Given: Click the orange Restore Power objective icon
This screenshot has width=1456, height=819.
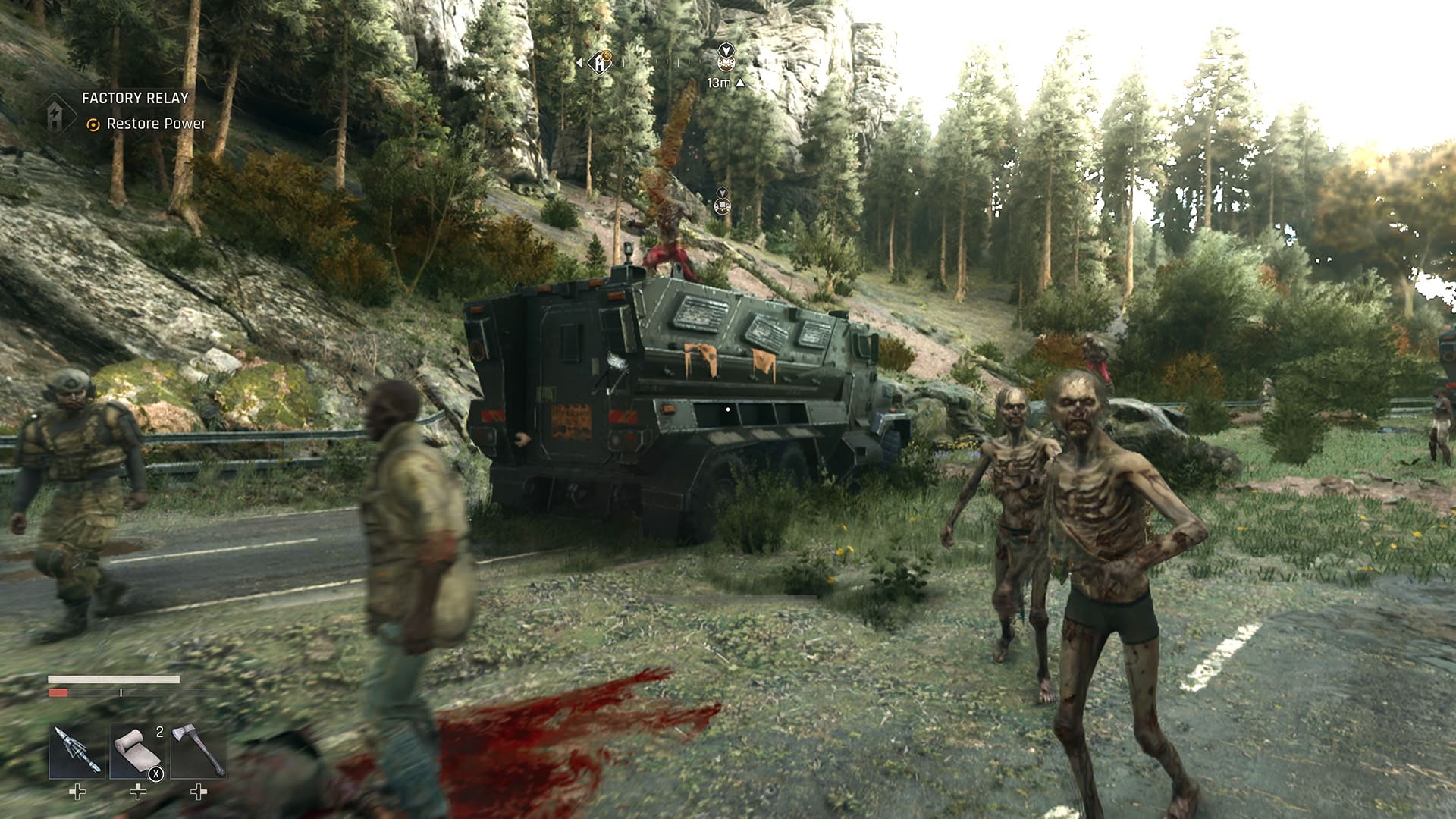Looking at the screenshot, I should click(x=92, y=122).
